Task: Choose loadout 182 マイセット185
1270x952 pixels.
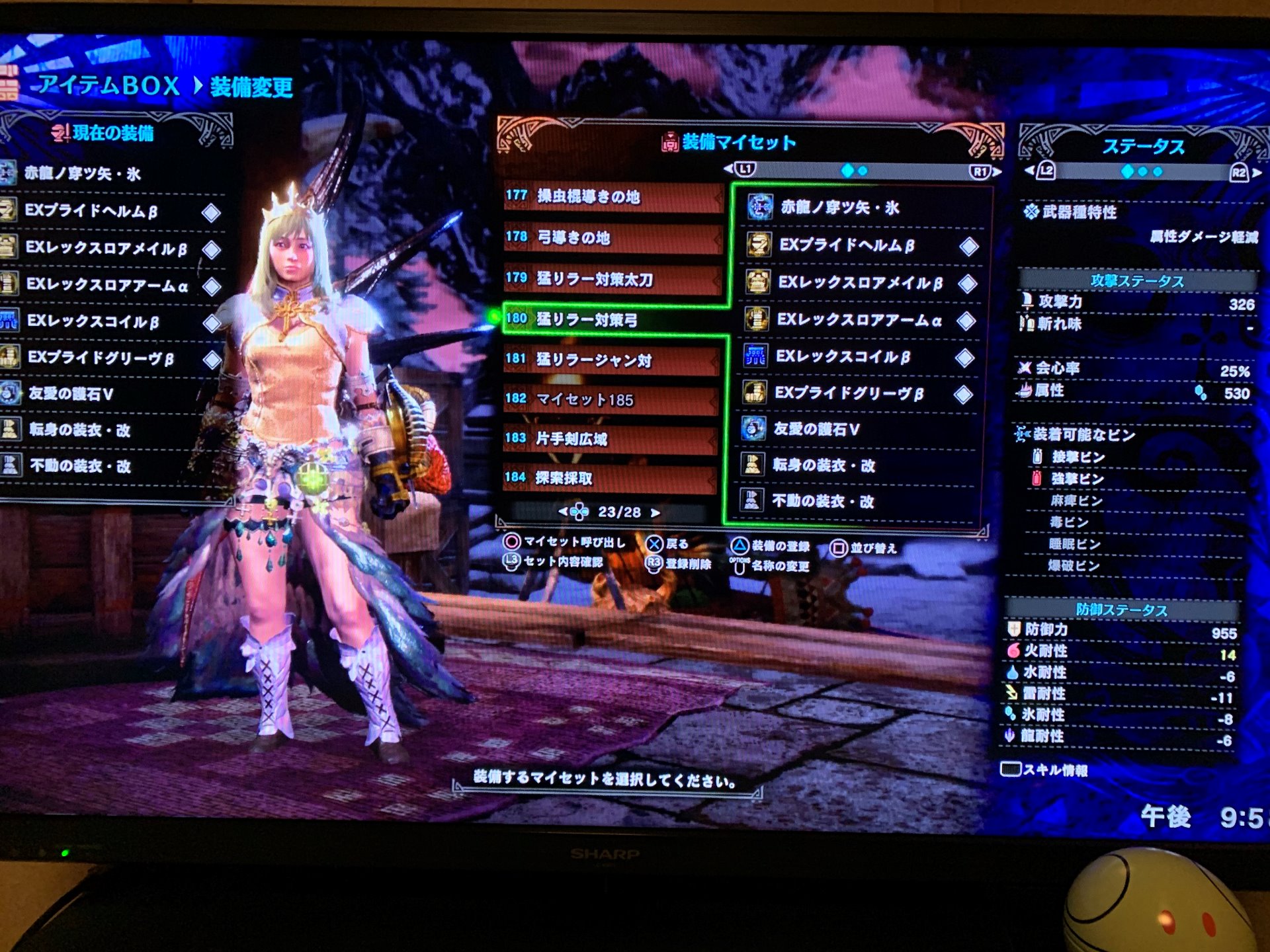Action: coord(612,400)
